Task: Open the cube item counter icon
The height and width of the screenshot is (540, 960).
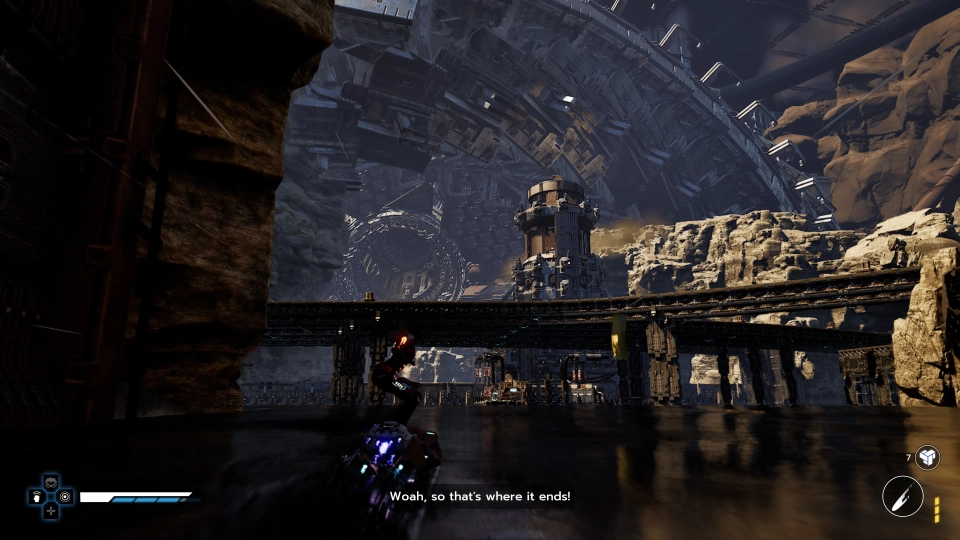Action: pos(927,457)
